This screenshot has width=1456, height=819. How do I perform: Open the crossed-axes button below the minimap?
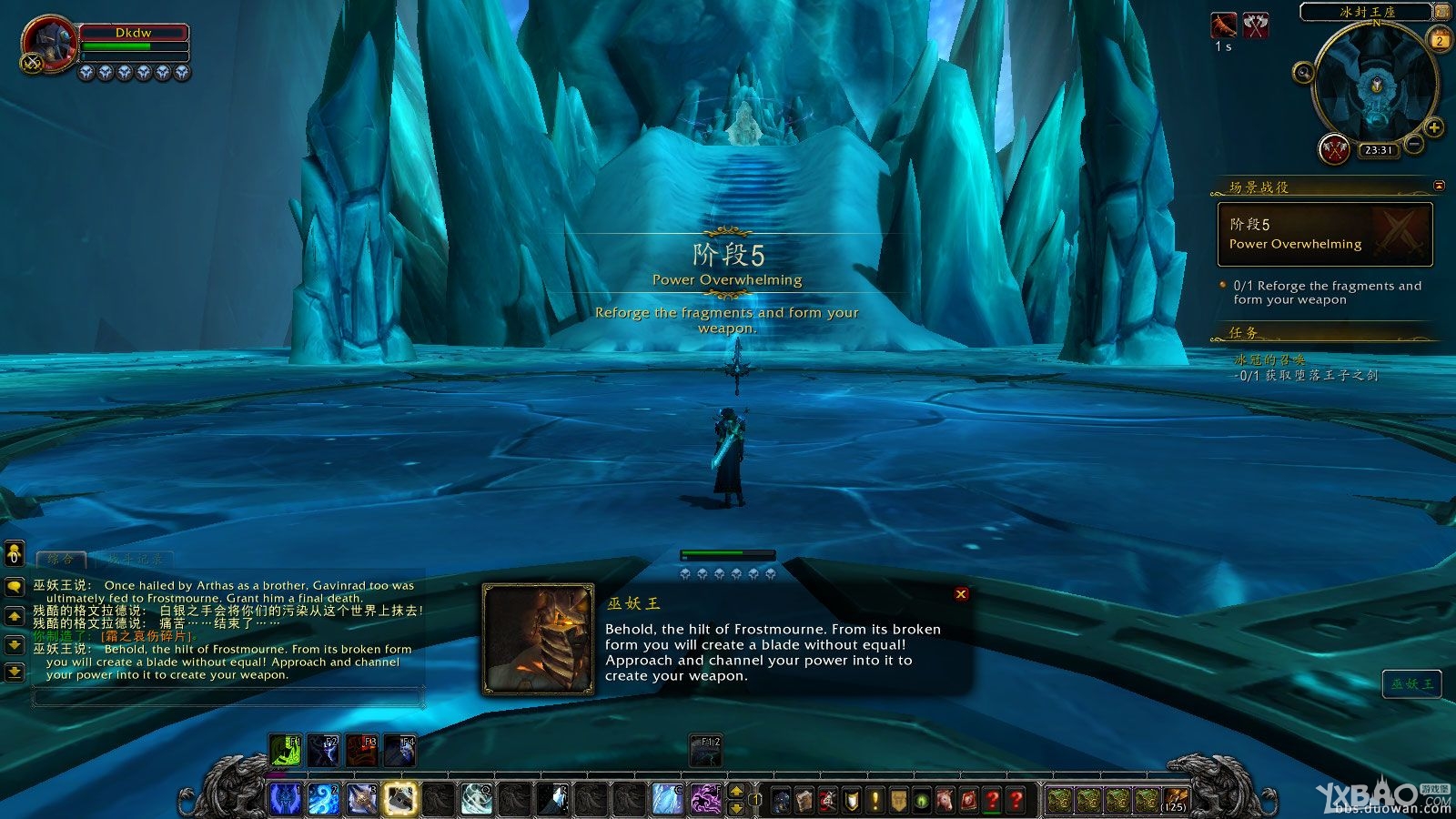tap(1334, 149)
